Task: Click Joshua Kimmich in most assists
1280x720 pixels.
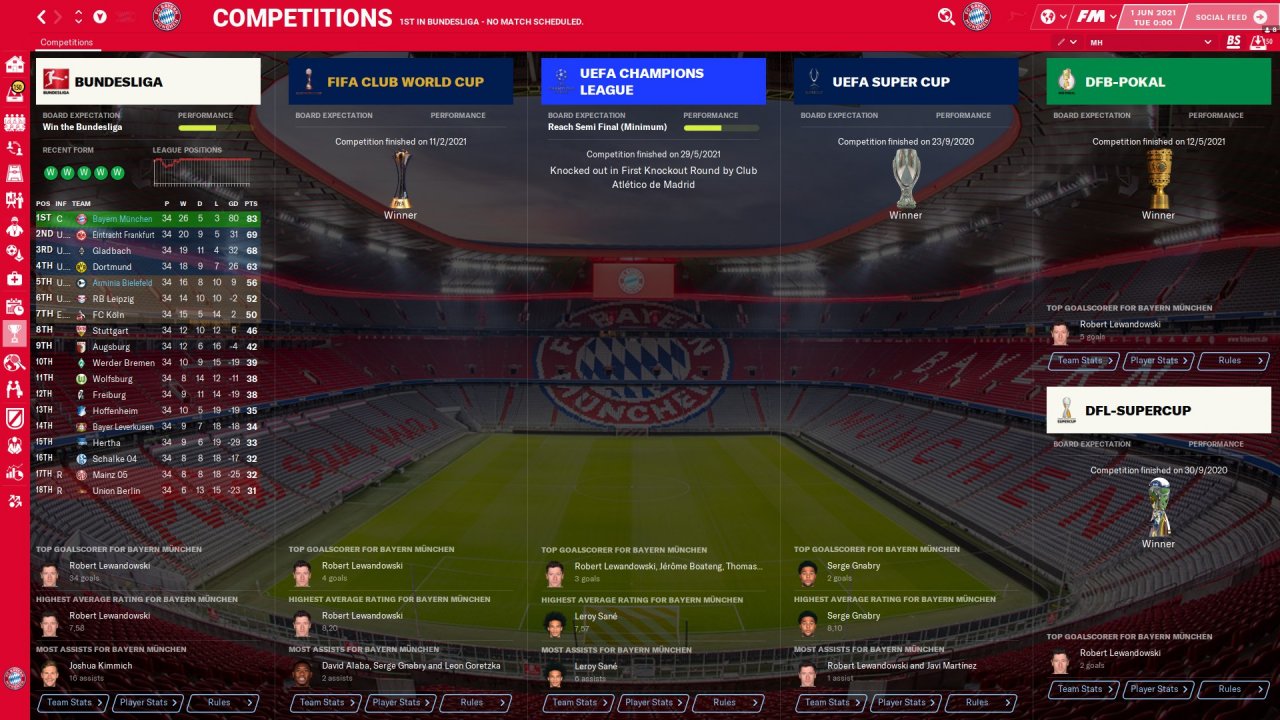Action: click(100, 666)
